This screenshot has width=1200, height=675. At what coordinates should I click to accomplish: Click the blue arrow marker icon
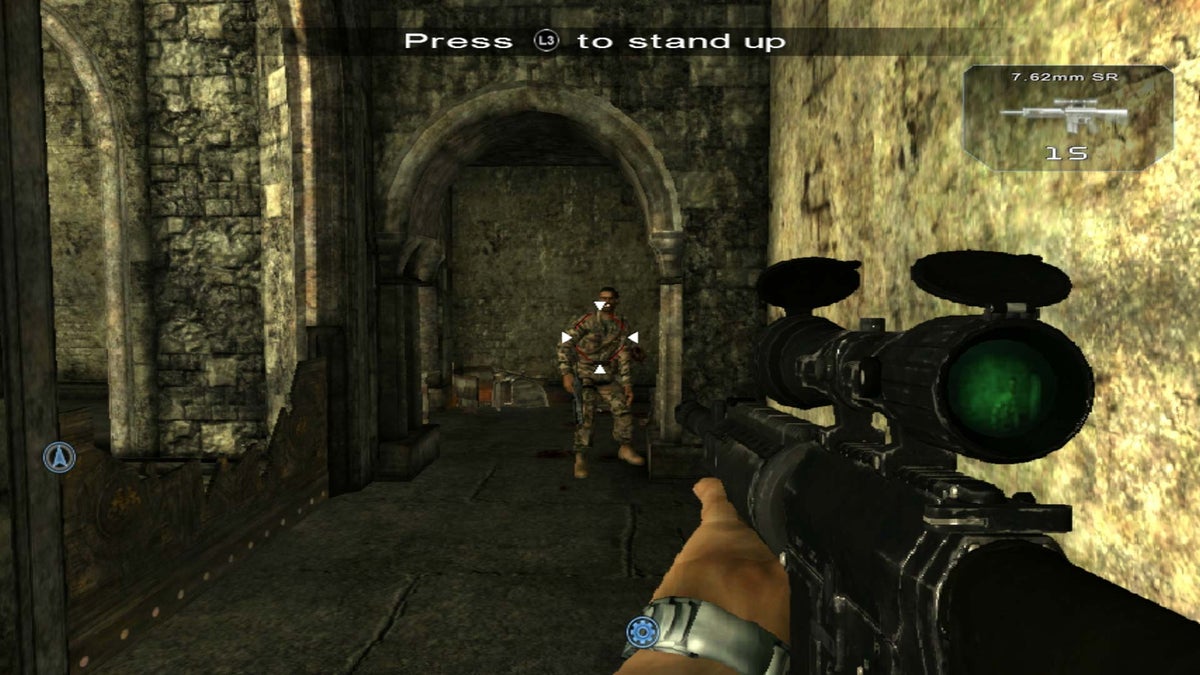(x=60, y=458)
